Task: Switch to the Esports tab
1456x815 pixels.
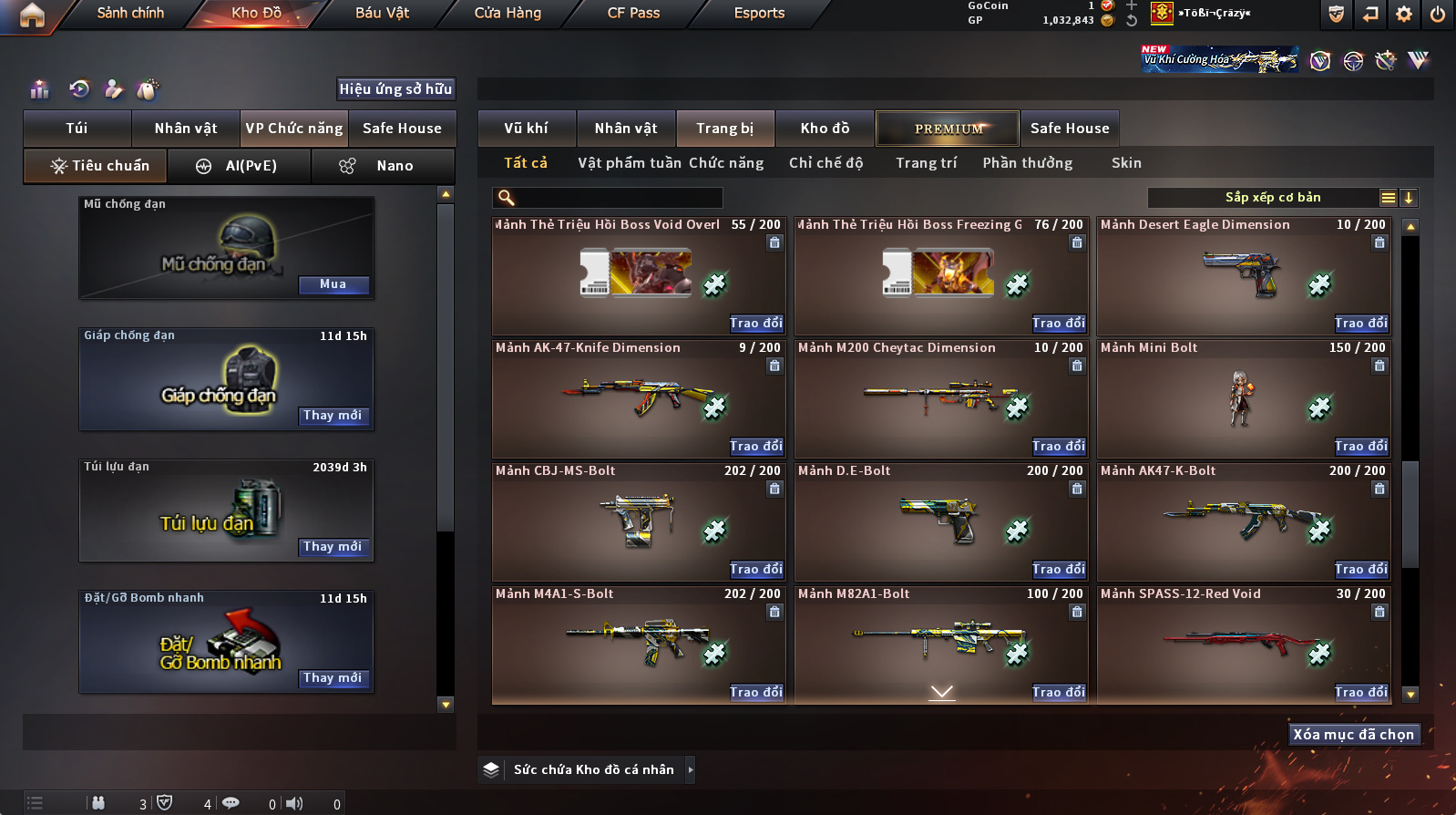Action: 759,13
